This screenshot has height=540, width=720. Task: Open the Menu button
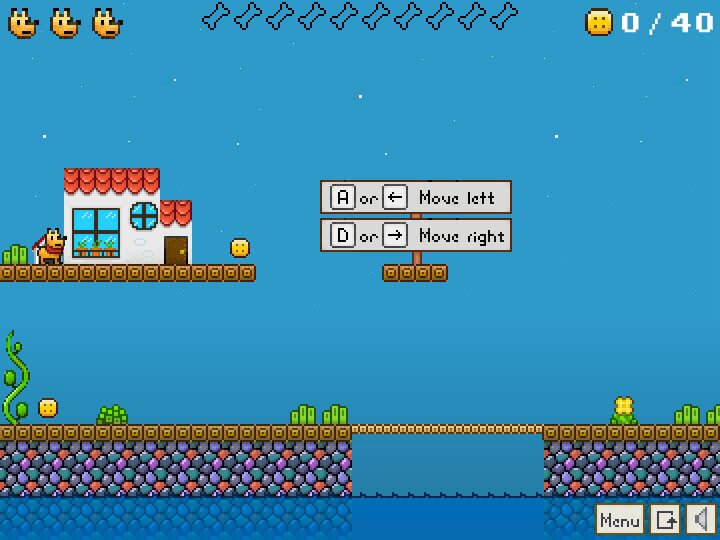[x=620, y=519]
